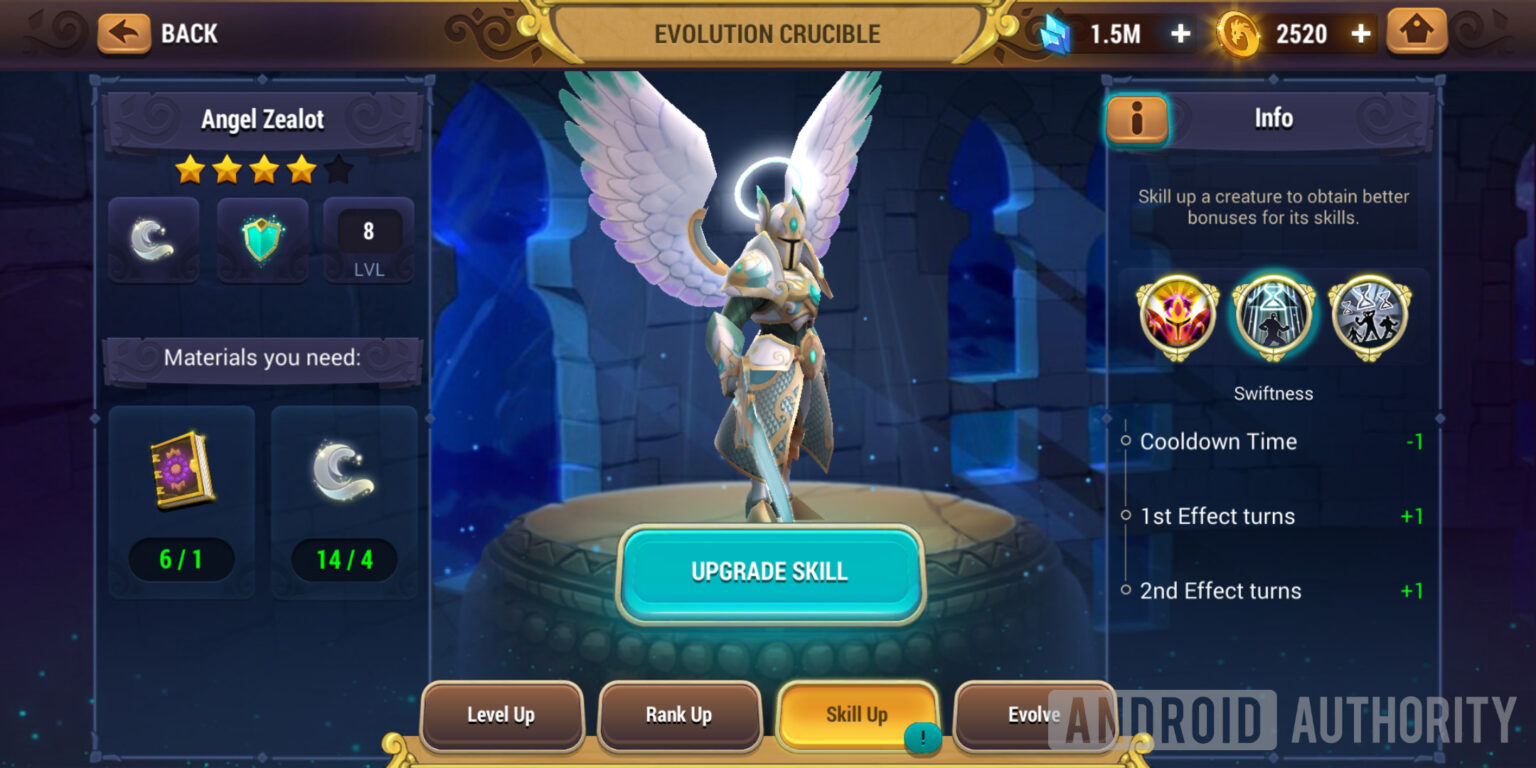Expand gems with the plus next to 1.5M
The width and height of the screenshot is (1536, 768).
(x=1180, y=33)
